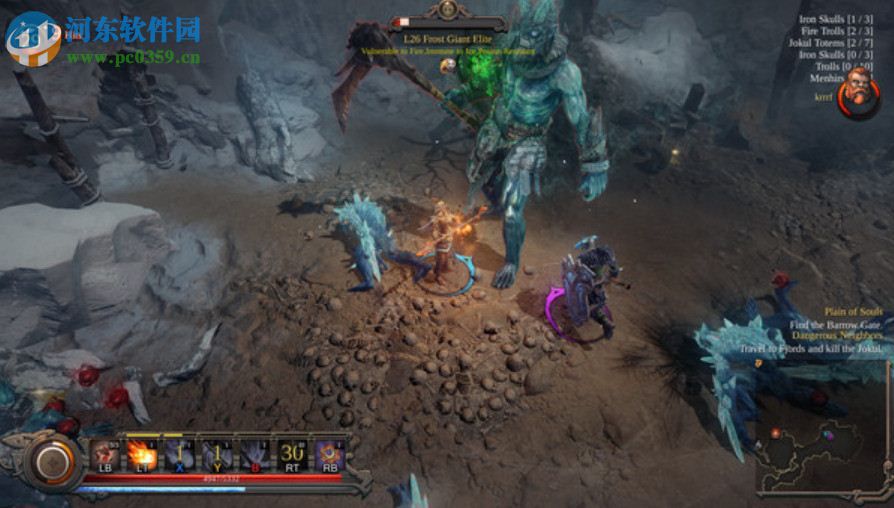
Task: Trigger the skill slot with red B
Action: pyautogui.click(x=254, y=455)
